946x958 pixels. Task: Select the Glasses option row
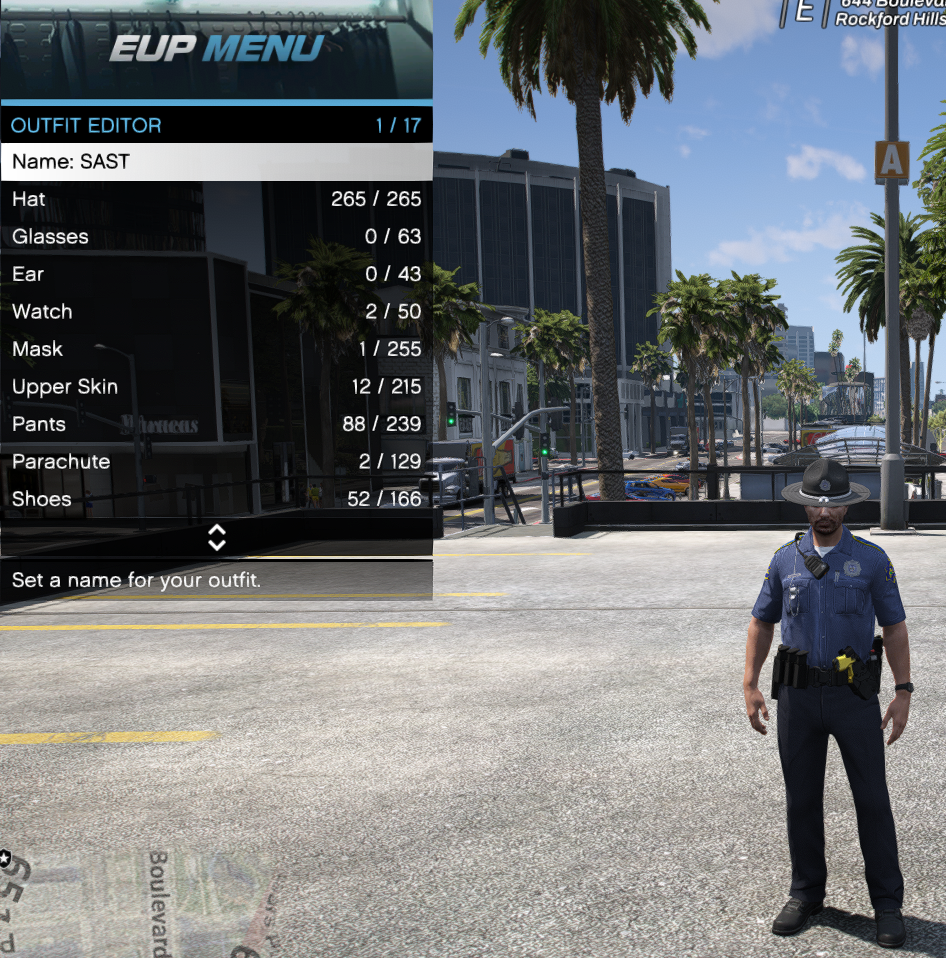[x=216, y=237]
